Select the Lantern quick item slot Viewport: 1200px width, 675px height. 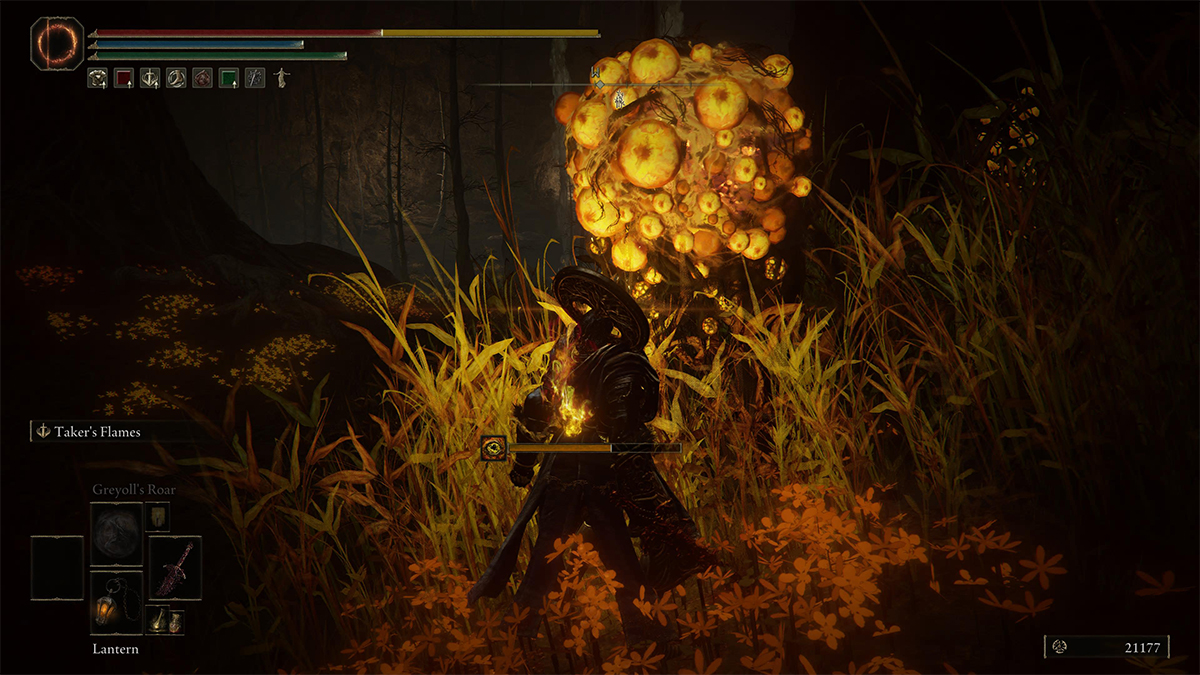coord(116,601)
